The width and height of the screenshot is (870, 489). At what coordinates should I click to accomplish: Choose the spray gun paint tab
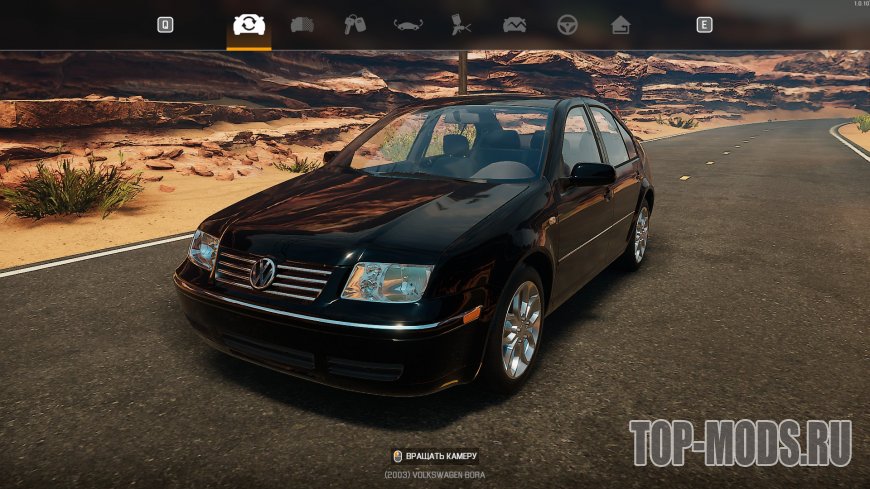pos(461,25)
